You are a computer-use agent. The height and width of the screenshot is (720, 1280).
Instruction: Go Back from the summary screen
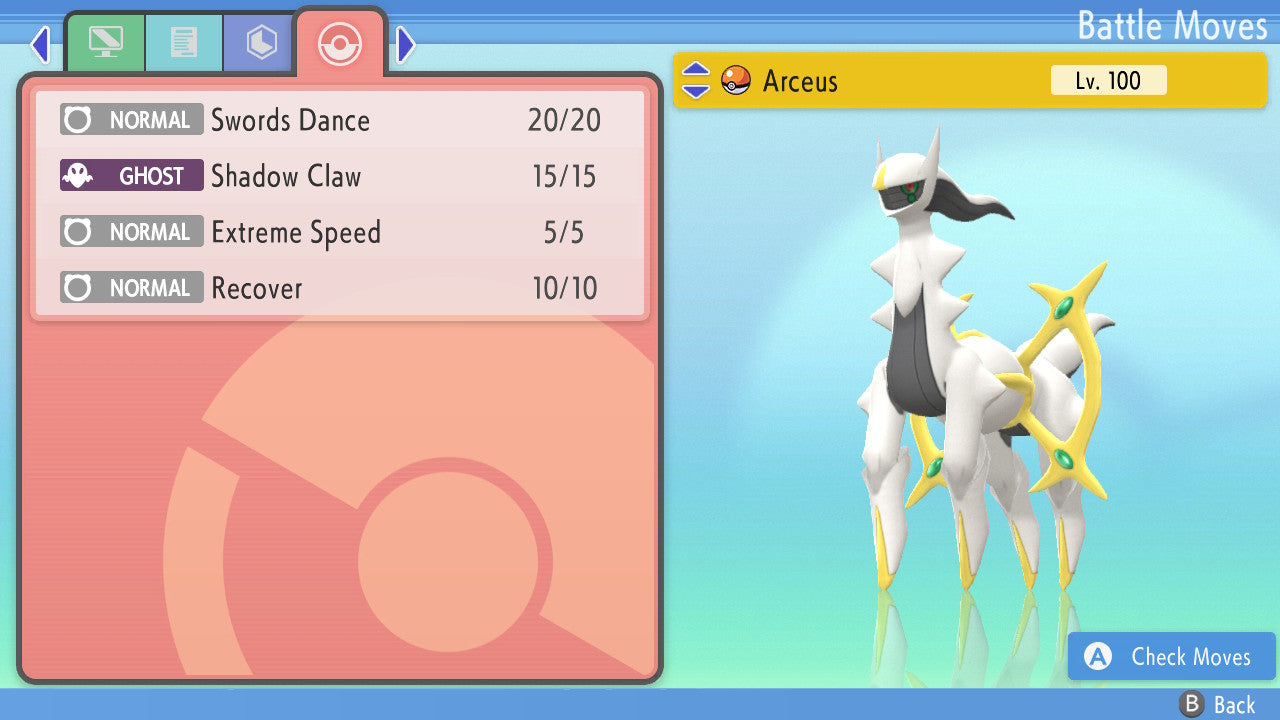coord(1218,705)
